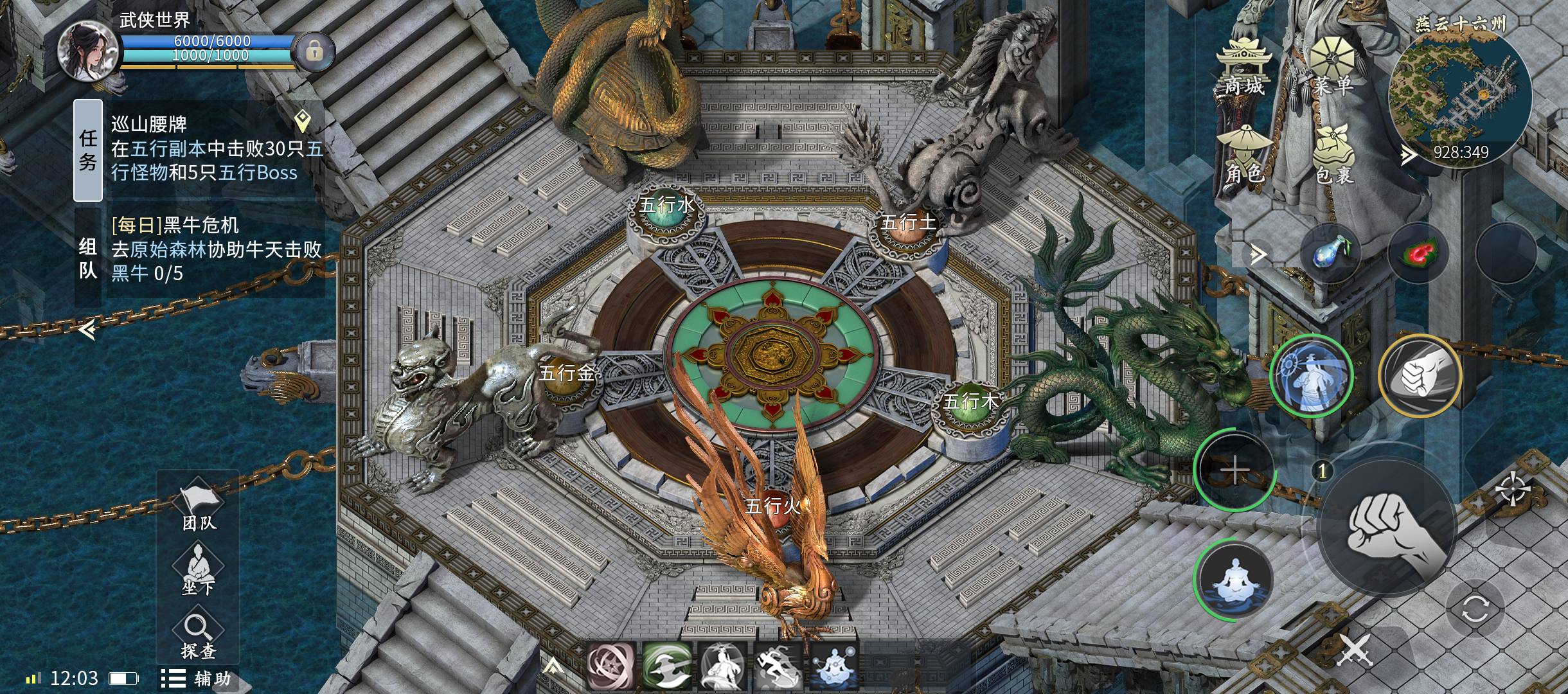Viewport: 1568px width, 694px height.
Task: Switch to the 组队 team tab
Action: click(x=88, y=258)
